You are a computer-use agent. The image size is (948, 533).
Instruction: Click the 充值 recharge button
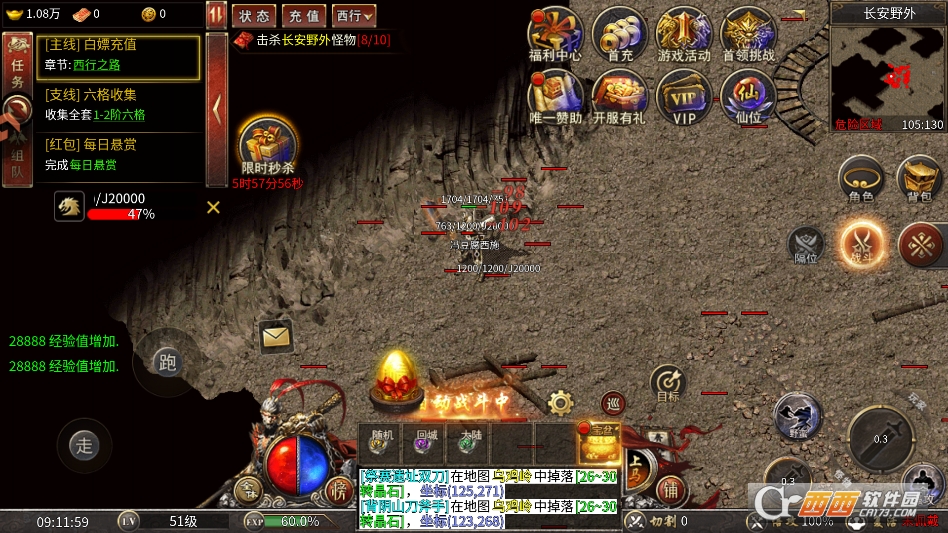click(x=303, y=16)
